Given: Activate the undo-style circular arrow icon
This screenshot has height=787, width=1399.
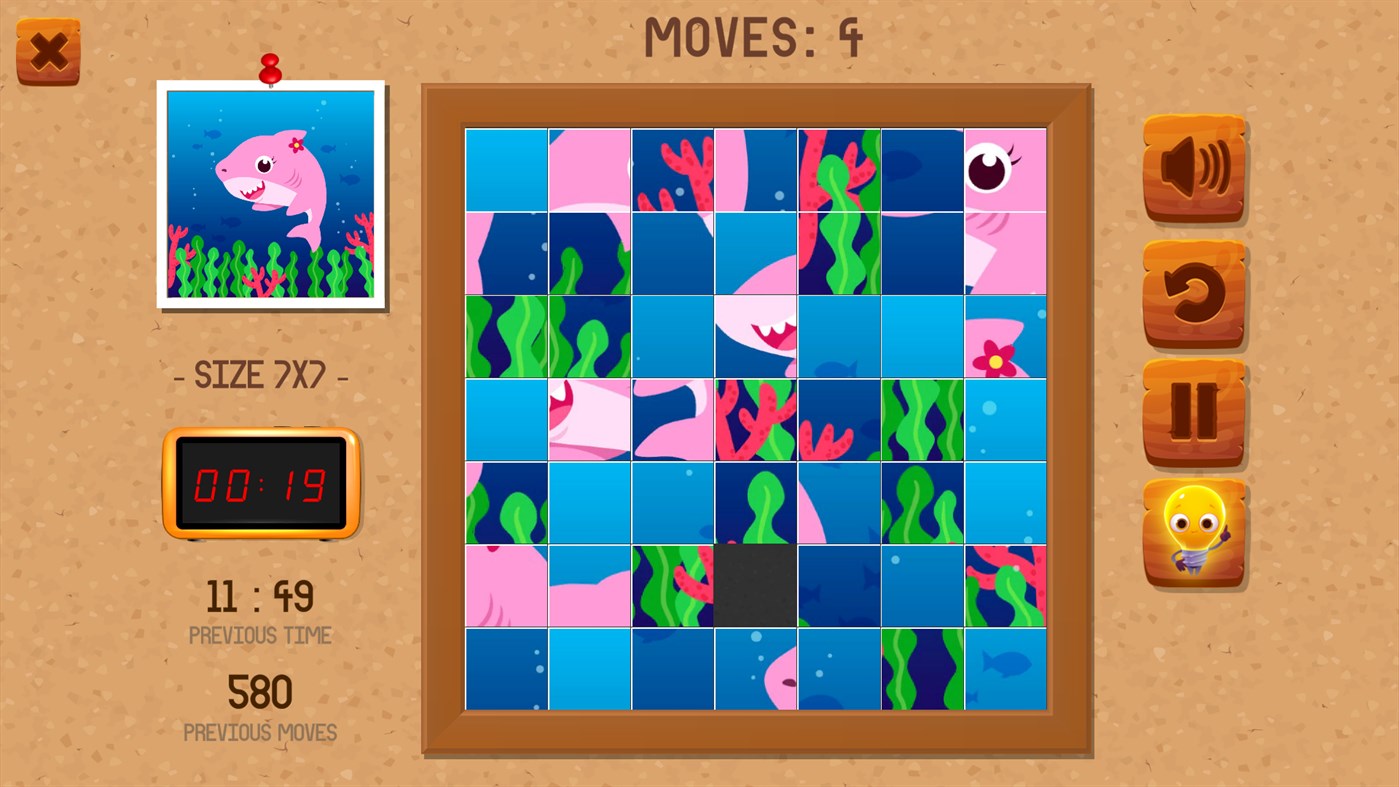Looking at the screenshot, I should [x=1193, y=290].
